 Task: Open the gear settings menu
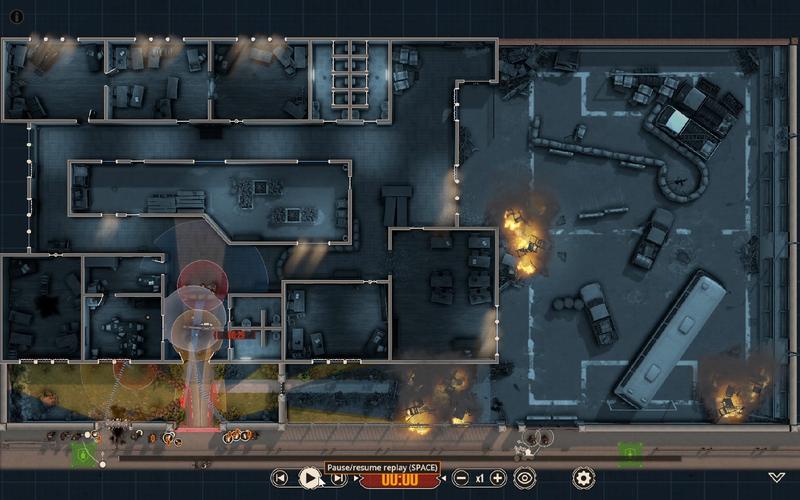pyautogui.click(x=583, y=478)
